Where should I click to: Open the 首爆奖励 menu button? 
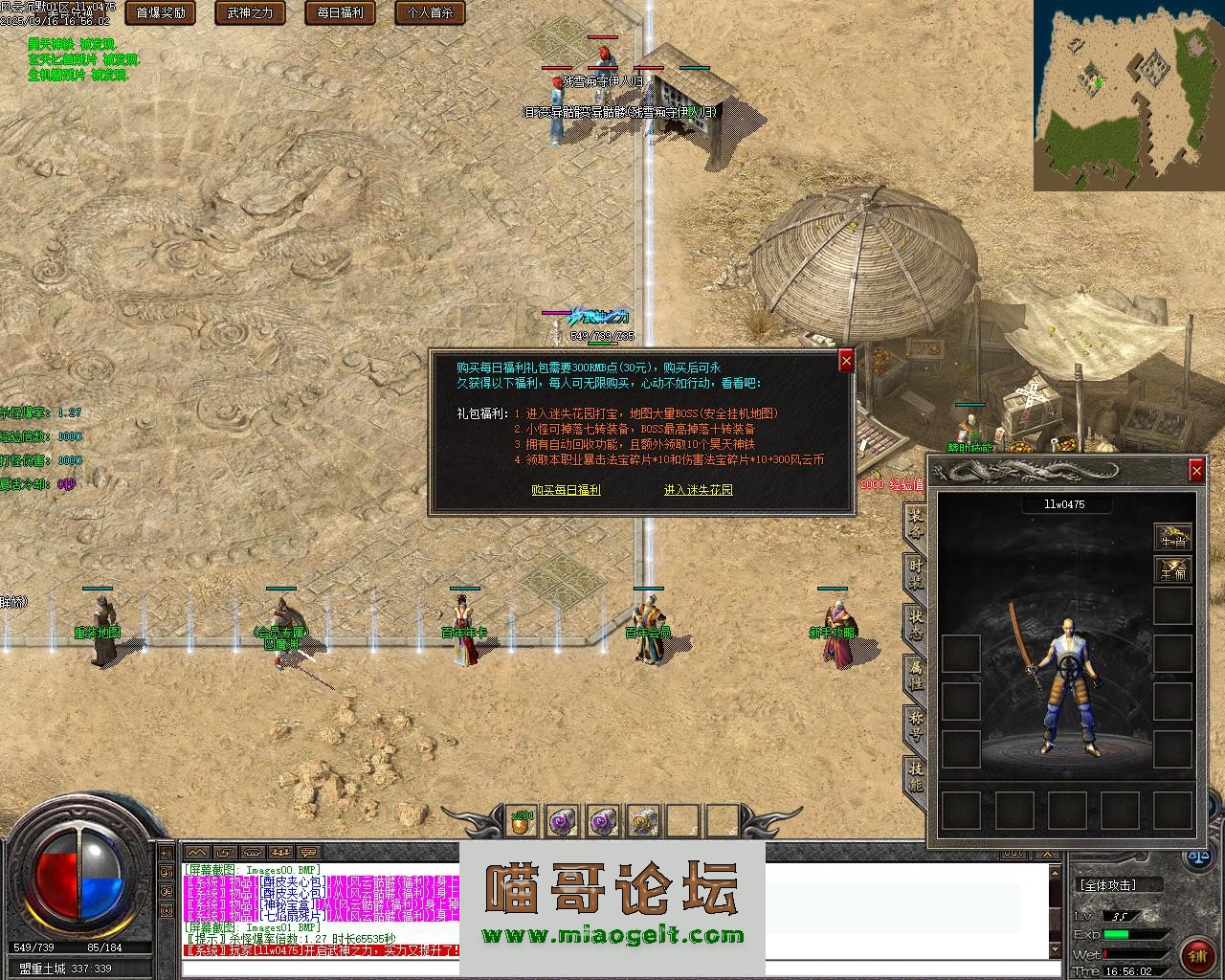161,12
